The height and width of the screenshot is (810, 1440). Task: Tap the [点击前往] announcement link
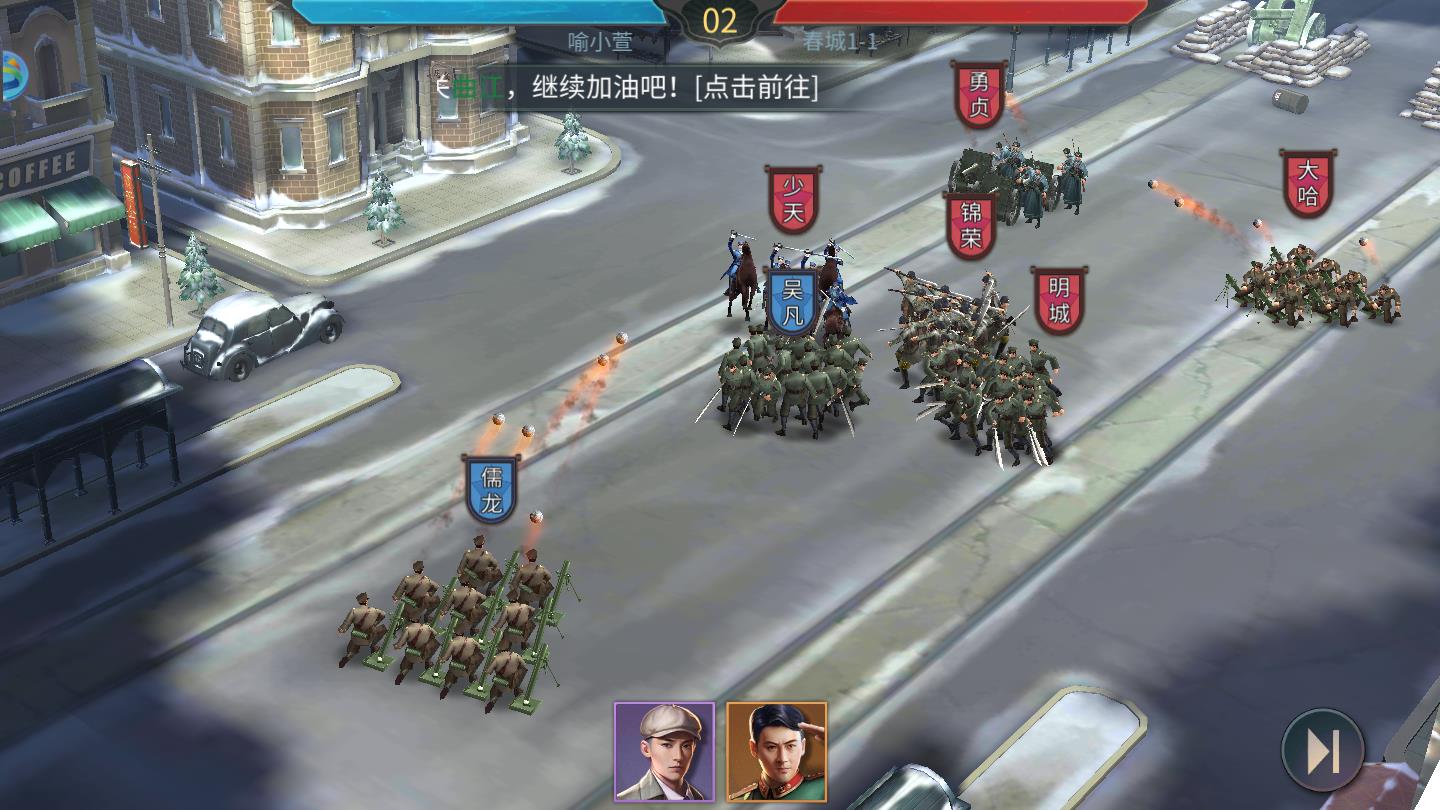pyautogui.click(x=761, y=91)
